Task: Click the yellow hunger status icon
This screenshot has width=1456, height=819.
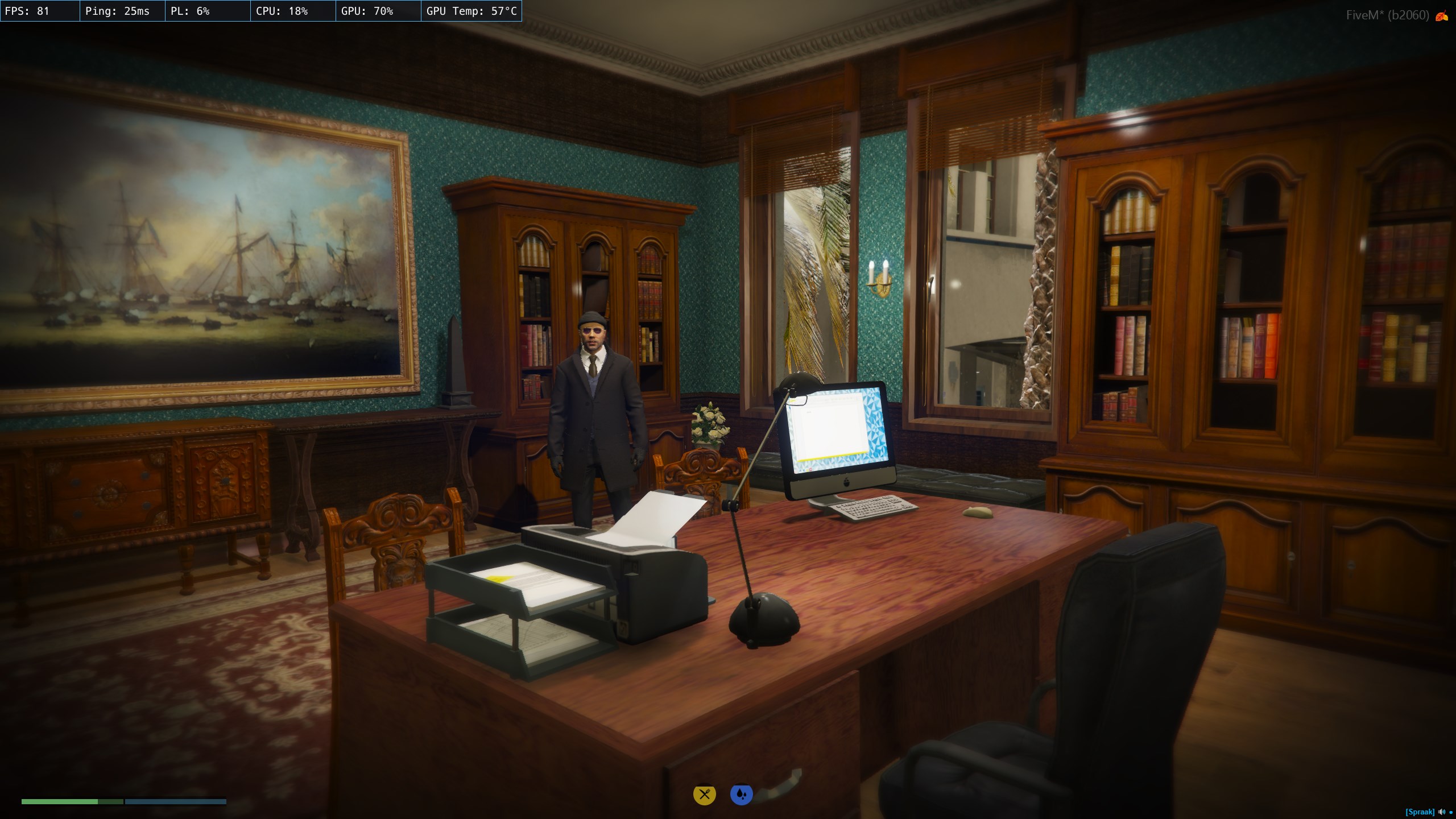Action: click(704, 795)
